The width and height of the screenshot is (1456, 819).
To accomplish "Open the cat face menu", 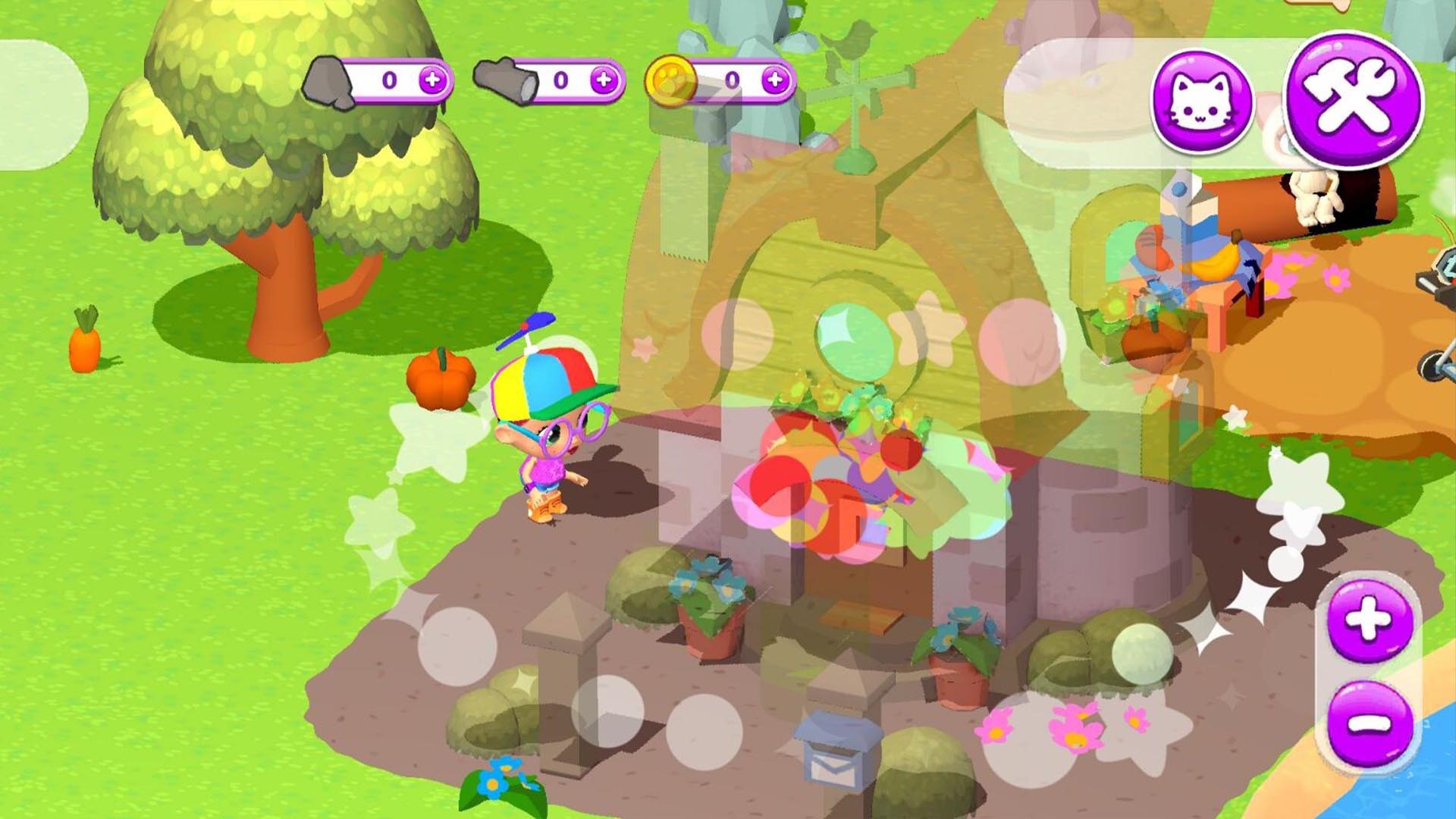I will (x=1201, y=102).
